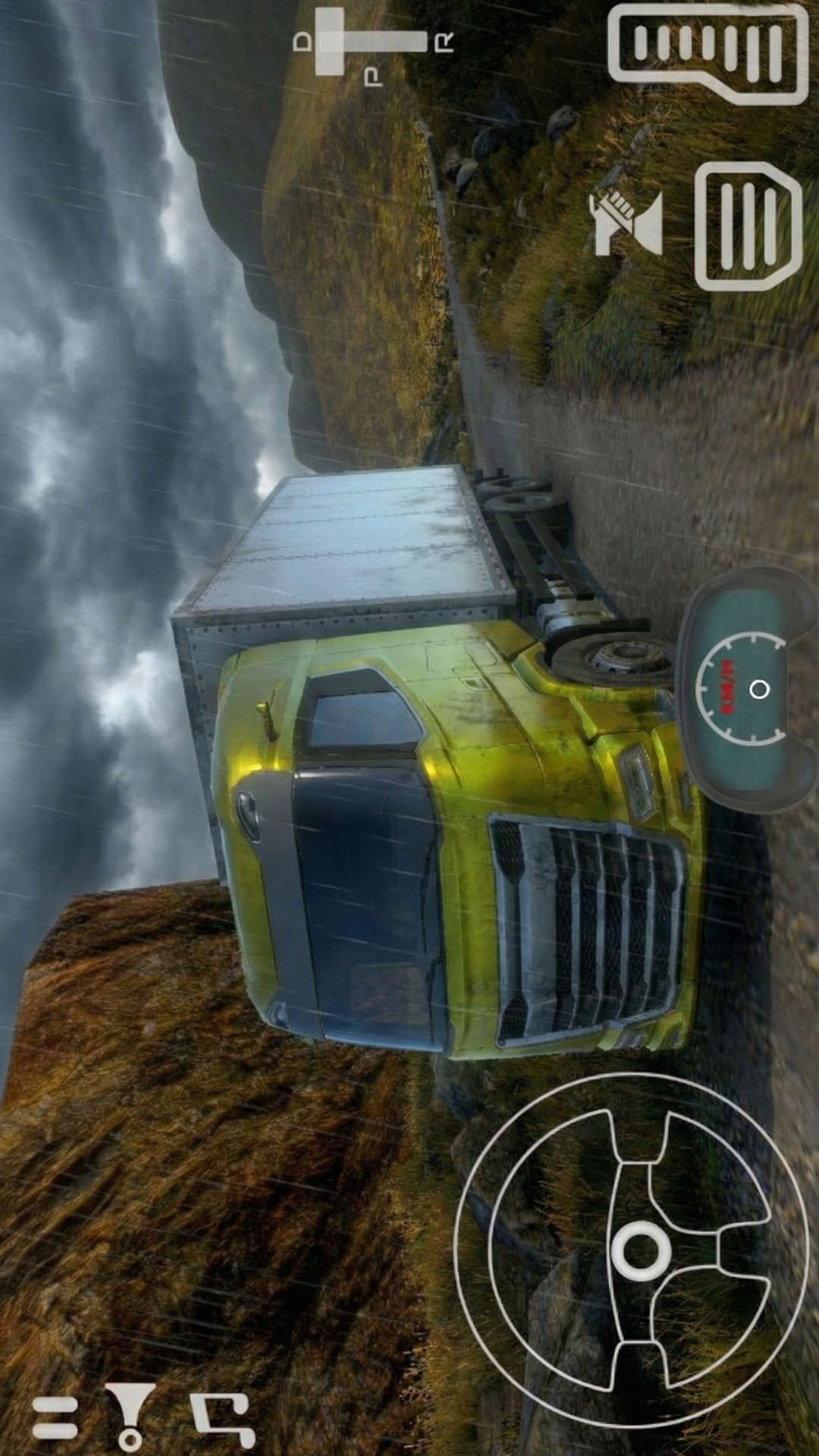Screen dimensions: 819x1456
Task: Tap the accelerator gas pedal
Action: point(708,52)
